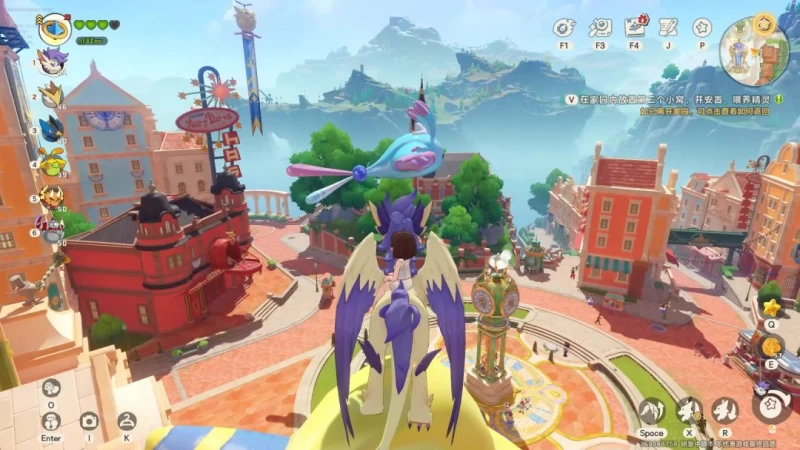Open the quill and scroll journal icon
800x450 pixels.
667,27
